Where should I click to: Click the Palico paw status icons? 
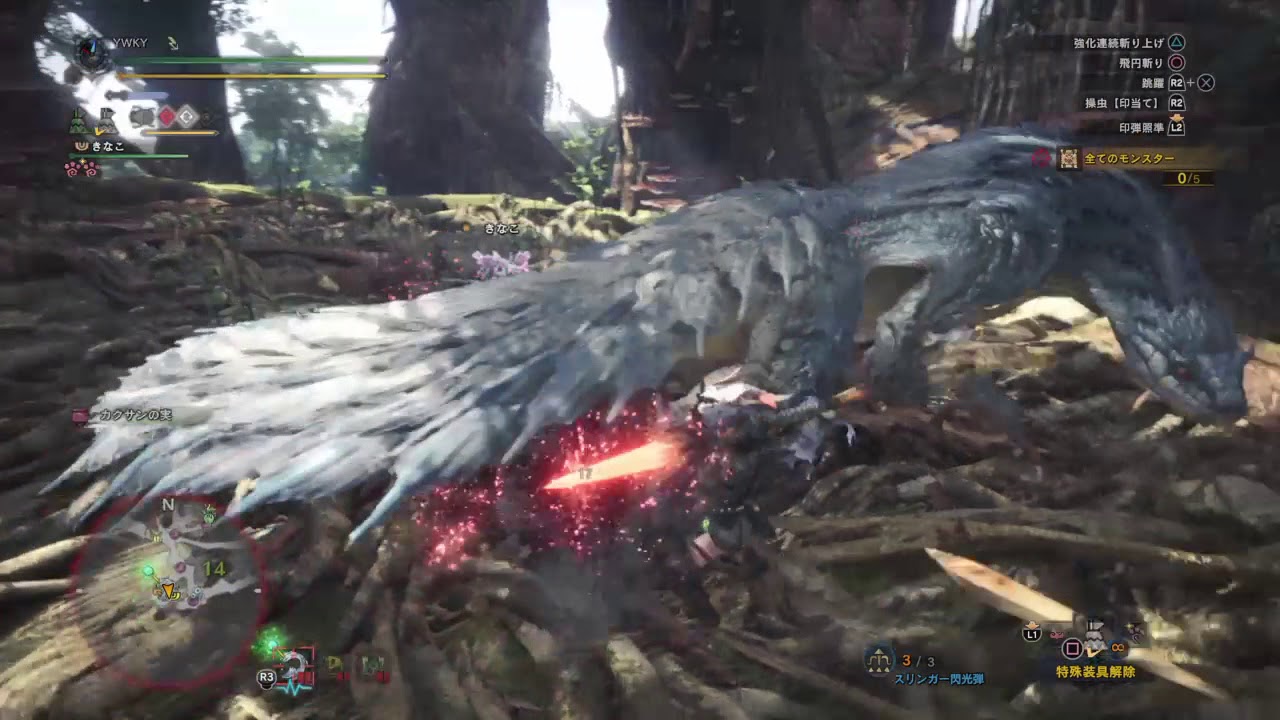pyautogui.click(x=82, y=169)
